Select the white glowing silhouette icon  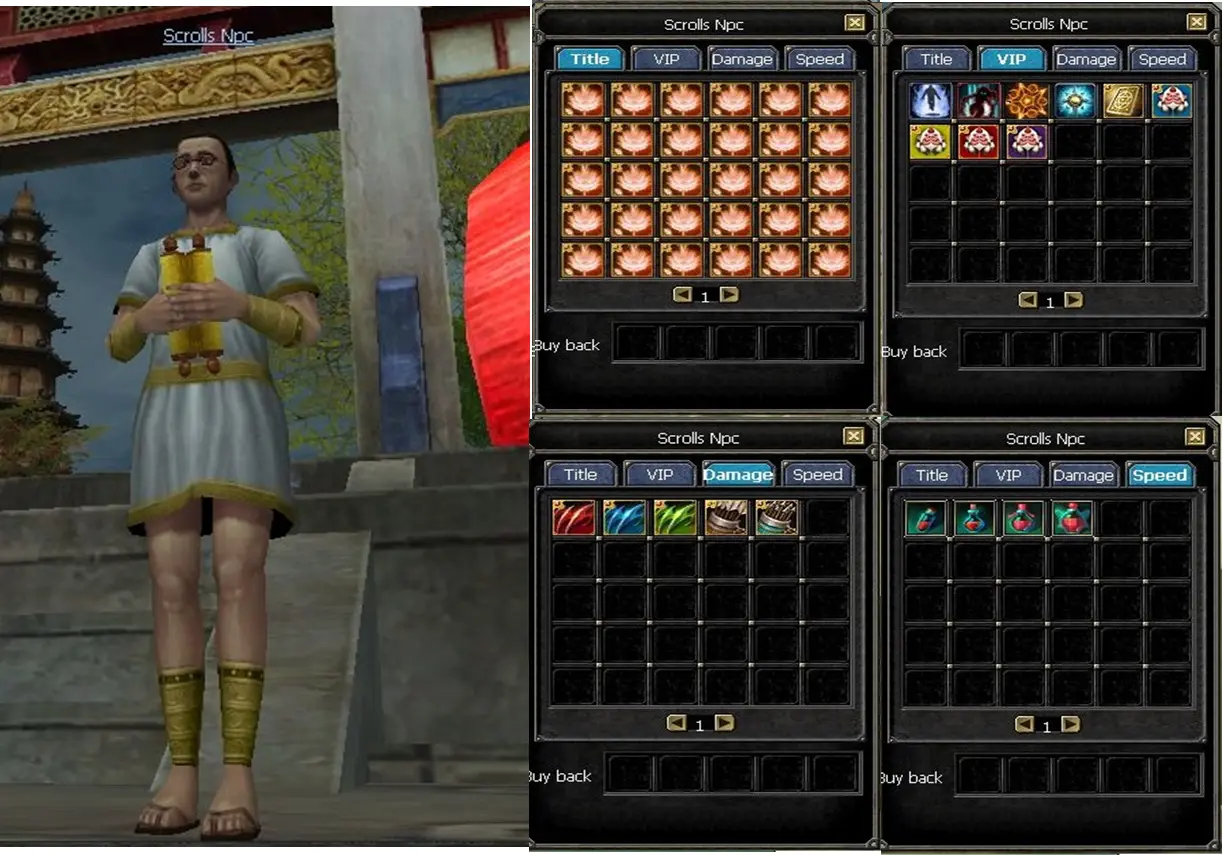coord(930,101)
